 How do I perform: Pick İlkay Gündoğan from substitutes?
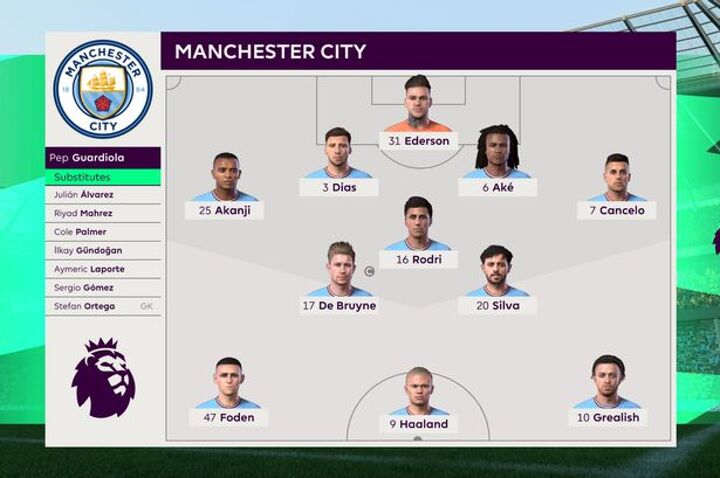click(103, 250)
